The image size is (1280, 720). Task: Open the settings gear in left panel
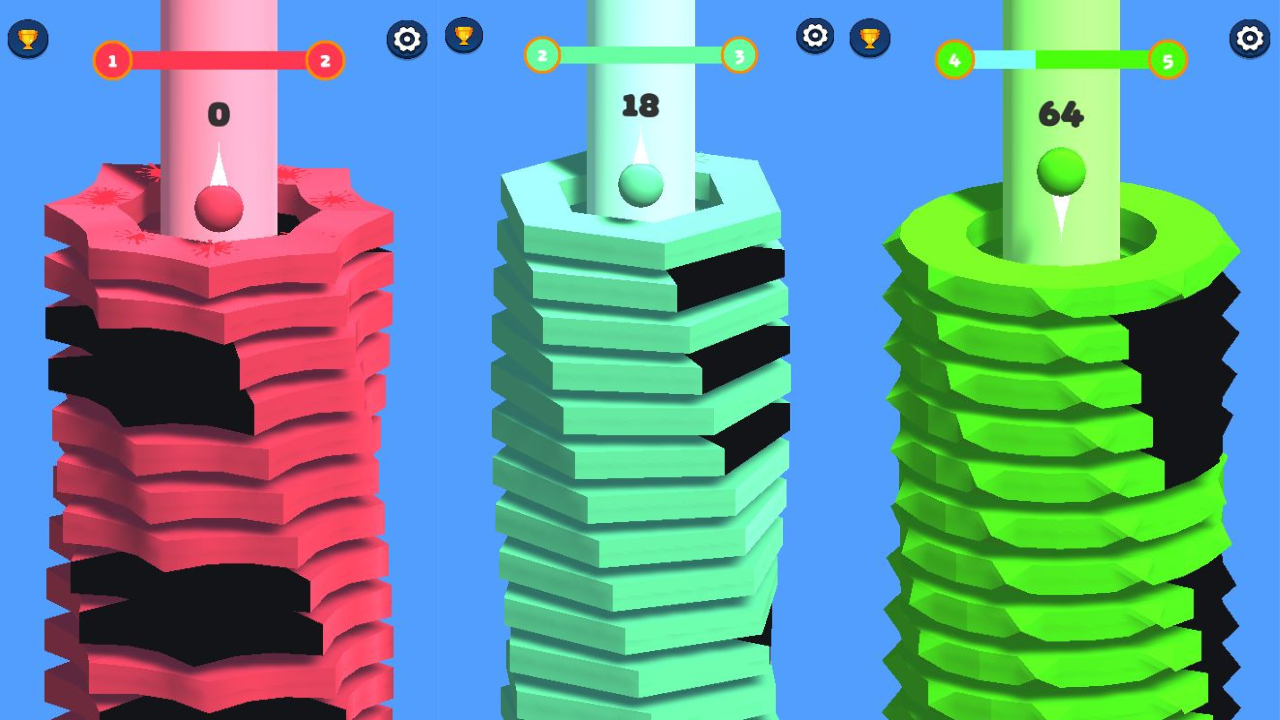(x=406, y=40)
